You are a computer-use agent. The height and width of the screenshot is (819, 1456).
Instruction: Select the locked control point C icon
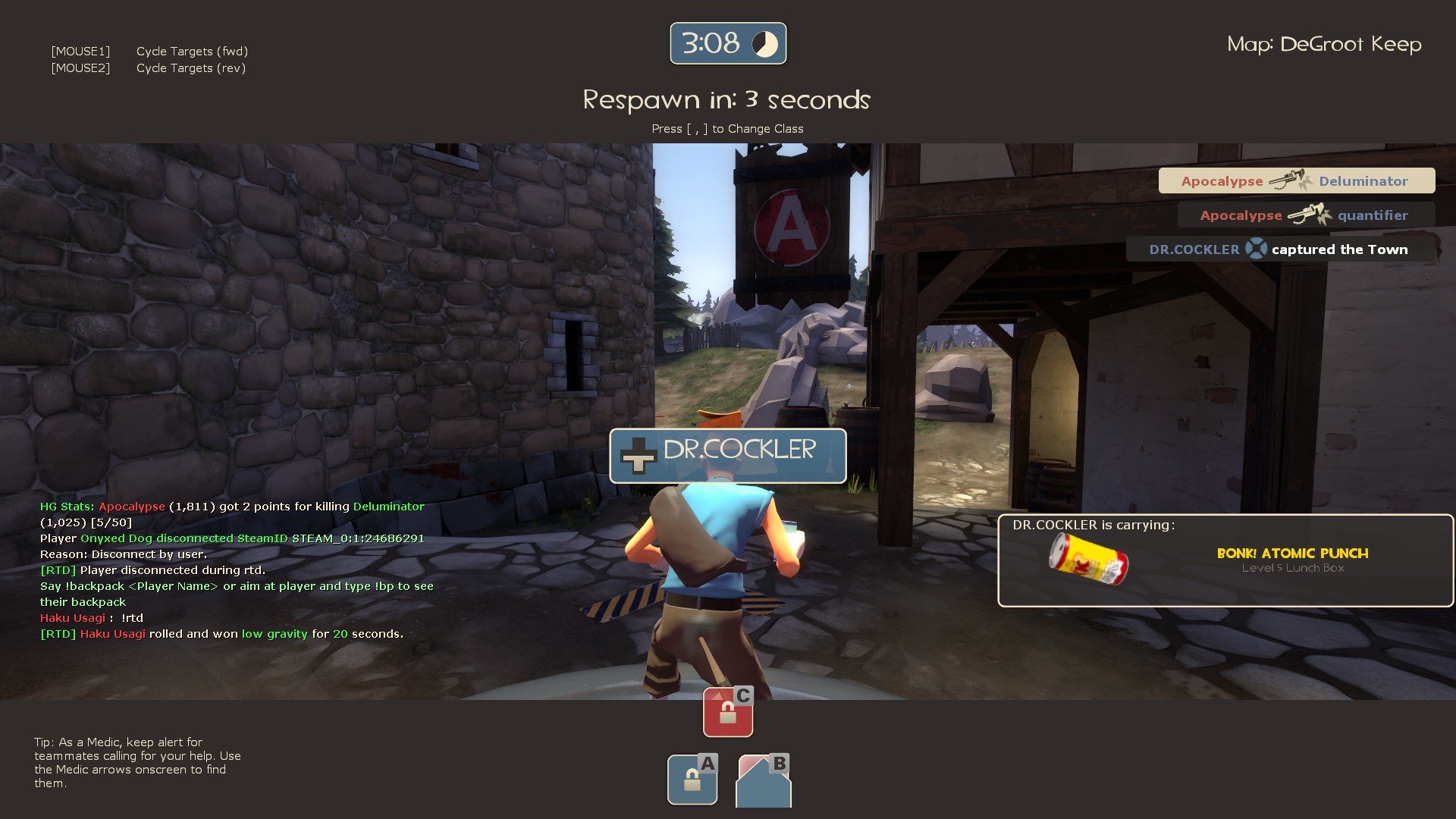[x=728, y=712]
